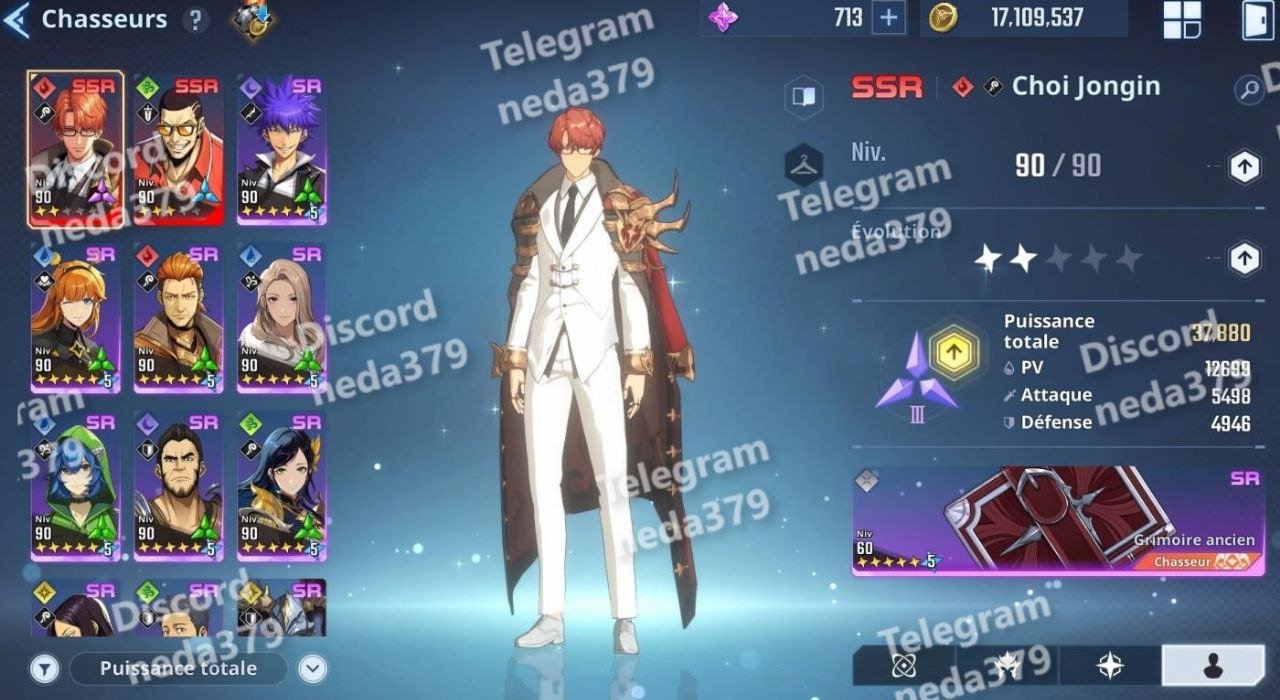Raise Choi Jongin's level with arrow button
Screen dimensions: 1280x700
pyautogui.click(x=1244, y=167)
